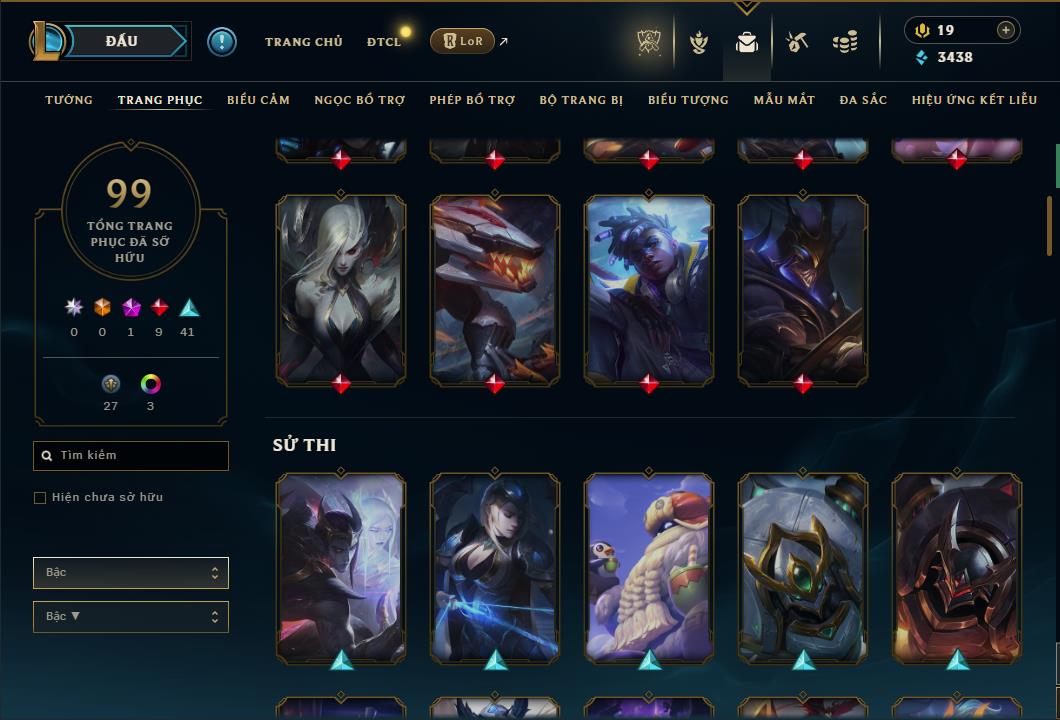The width and height of the screenshot is (1060, 720).
Task: Open the hammer crafting icon
Action: (796, 42)
